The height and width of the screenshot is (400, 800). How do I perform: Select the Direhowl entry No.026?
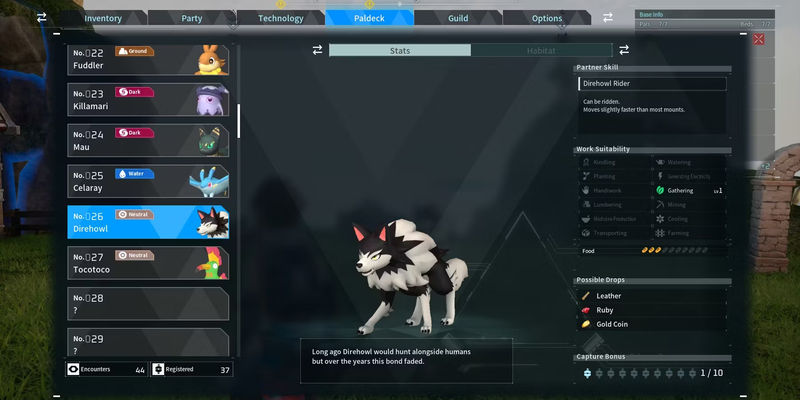(x=148, y=221)
